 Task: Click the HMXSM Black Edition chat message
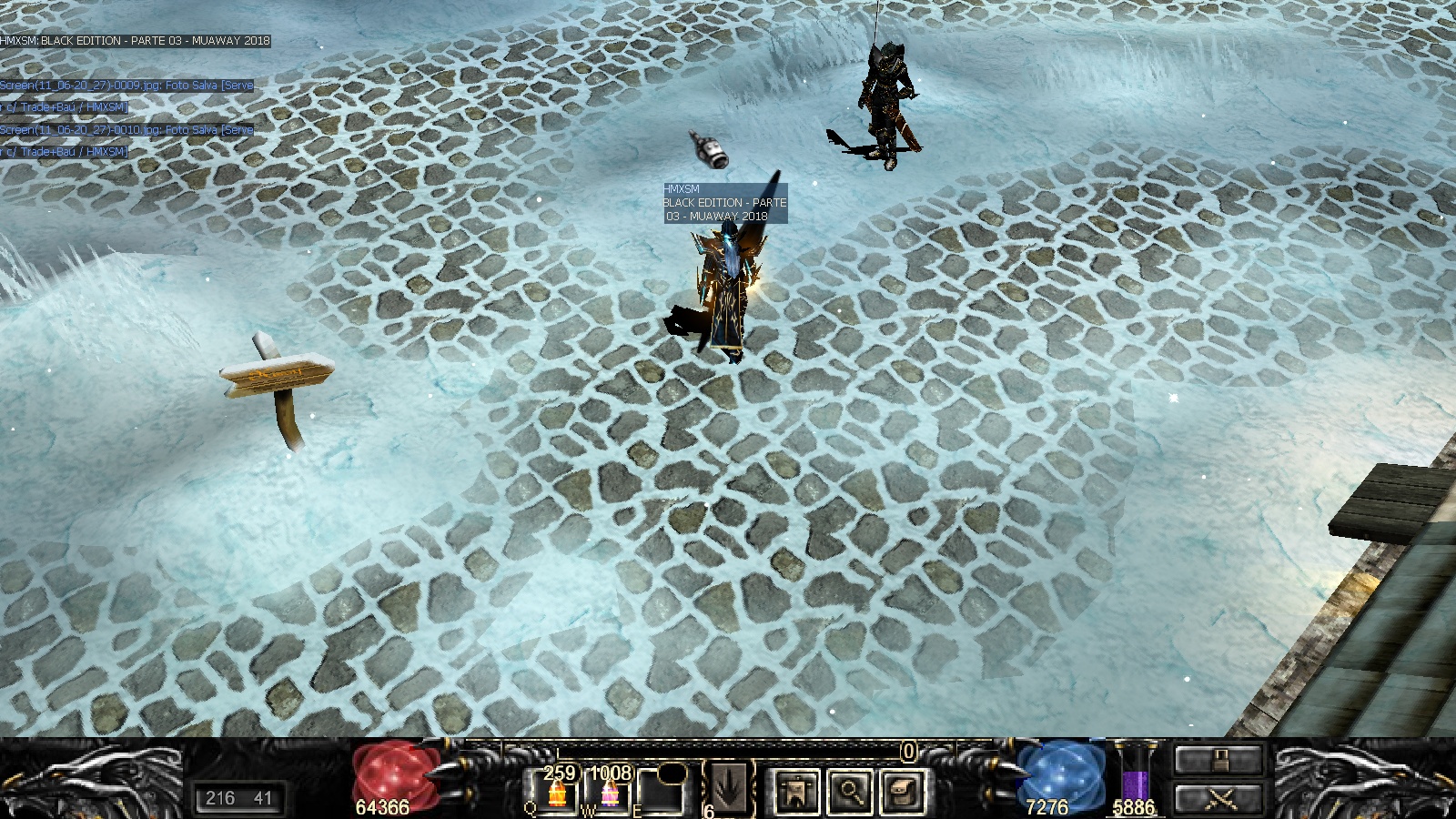click(x=136, y=41)
